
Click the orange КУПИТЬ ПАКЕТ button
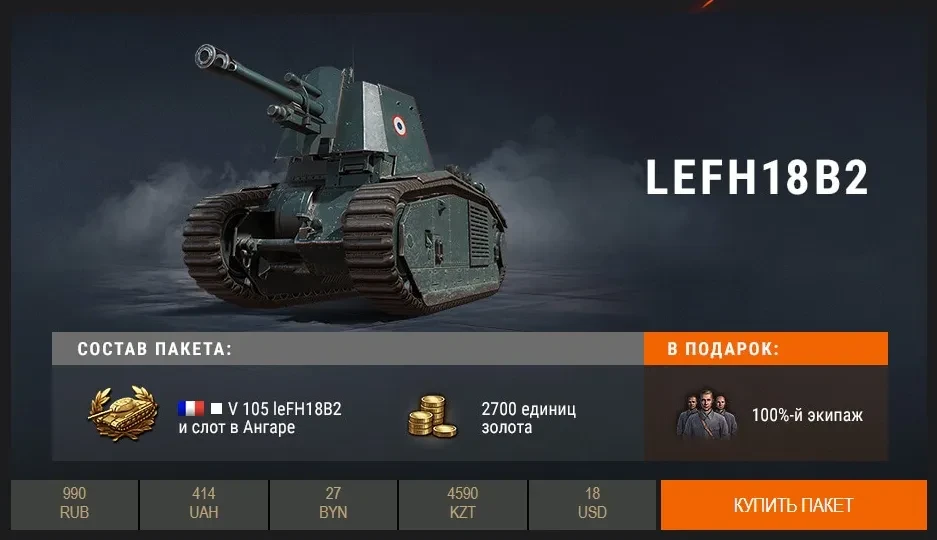click(x=793, y=505)
